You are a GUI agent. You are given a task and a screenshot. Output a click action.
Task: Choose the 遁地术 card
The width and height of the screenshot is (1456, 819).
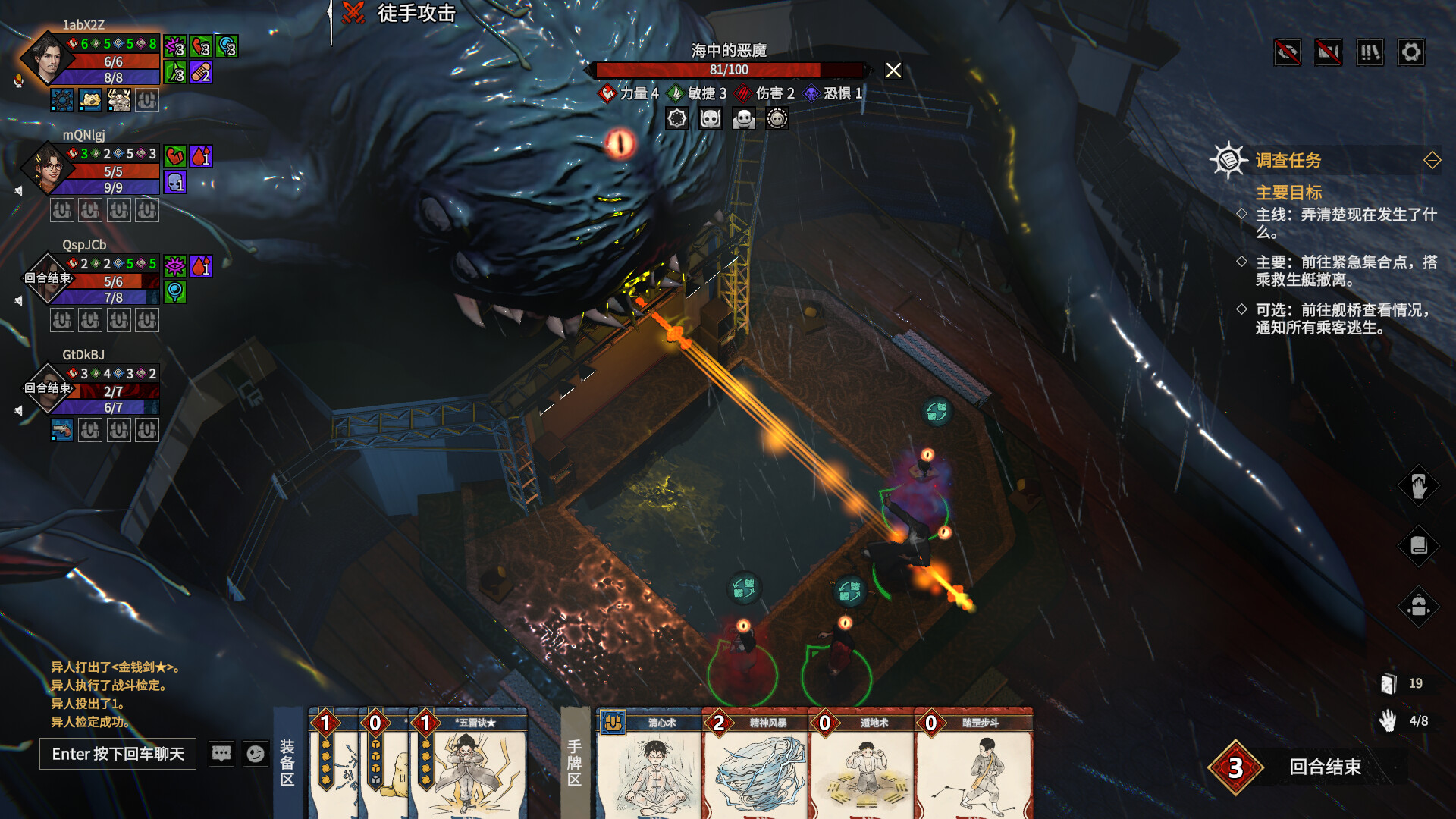click(861, 766)
